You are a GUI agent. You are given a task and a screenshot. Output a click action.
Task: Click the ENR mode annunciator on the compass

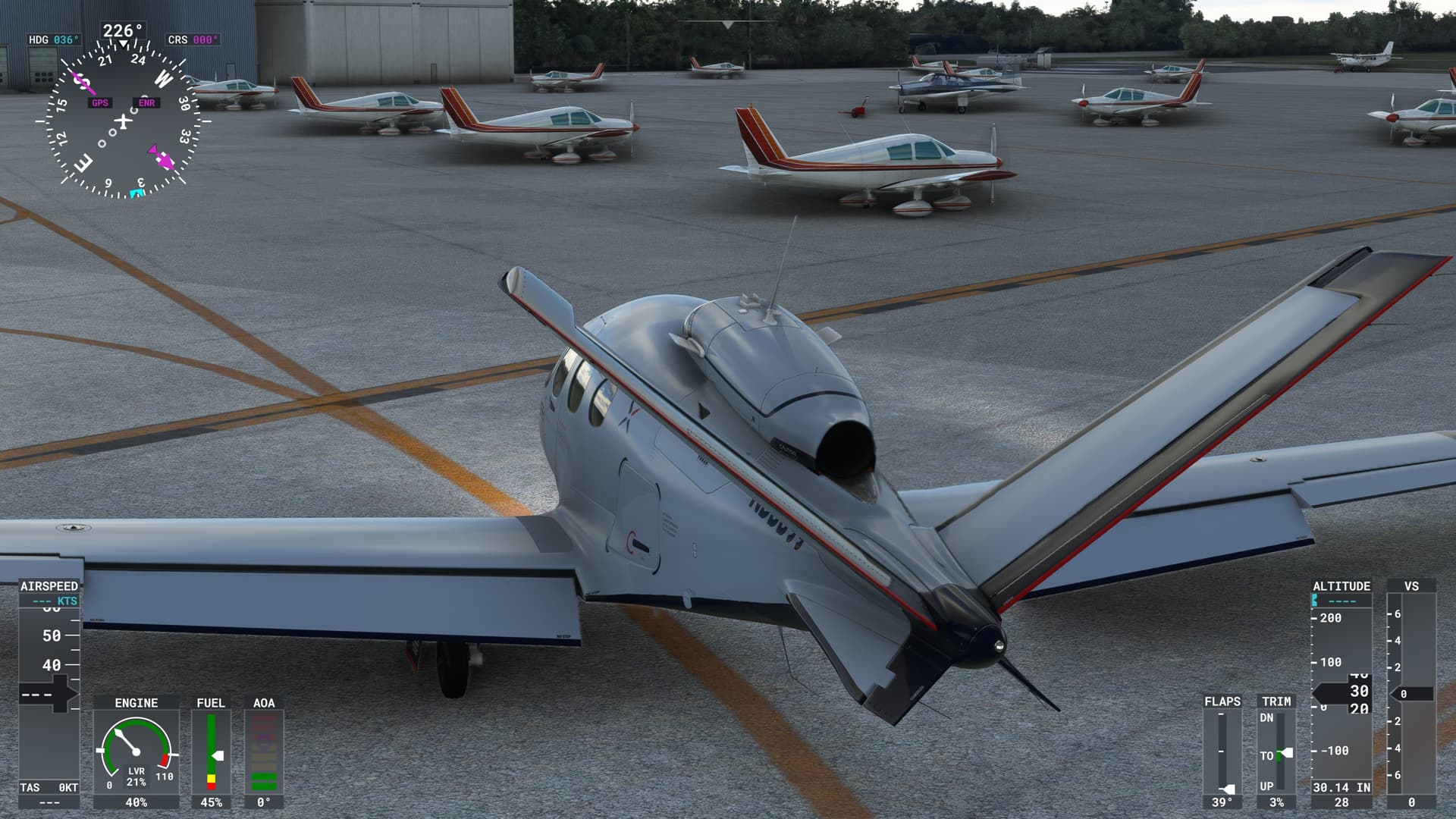(x=147, y=102)
